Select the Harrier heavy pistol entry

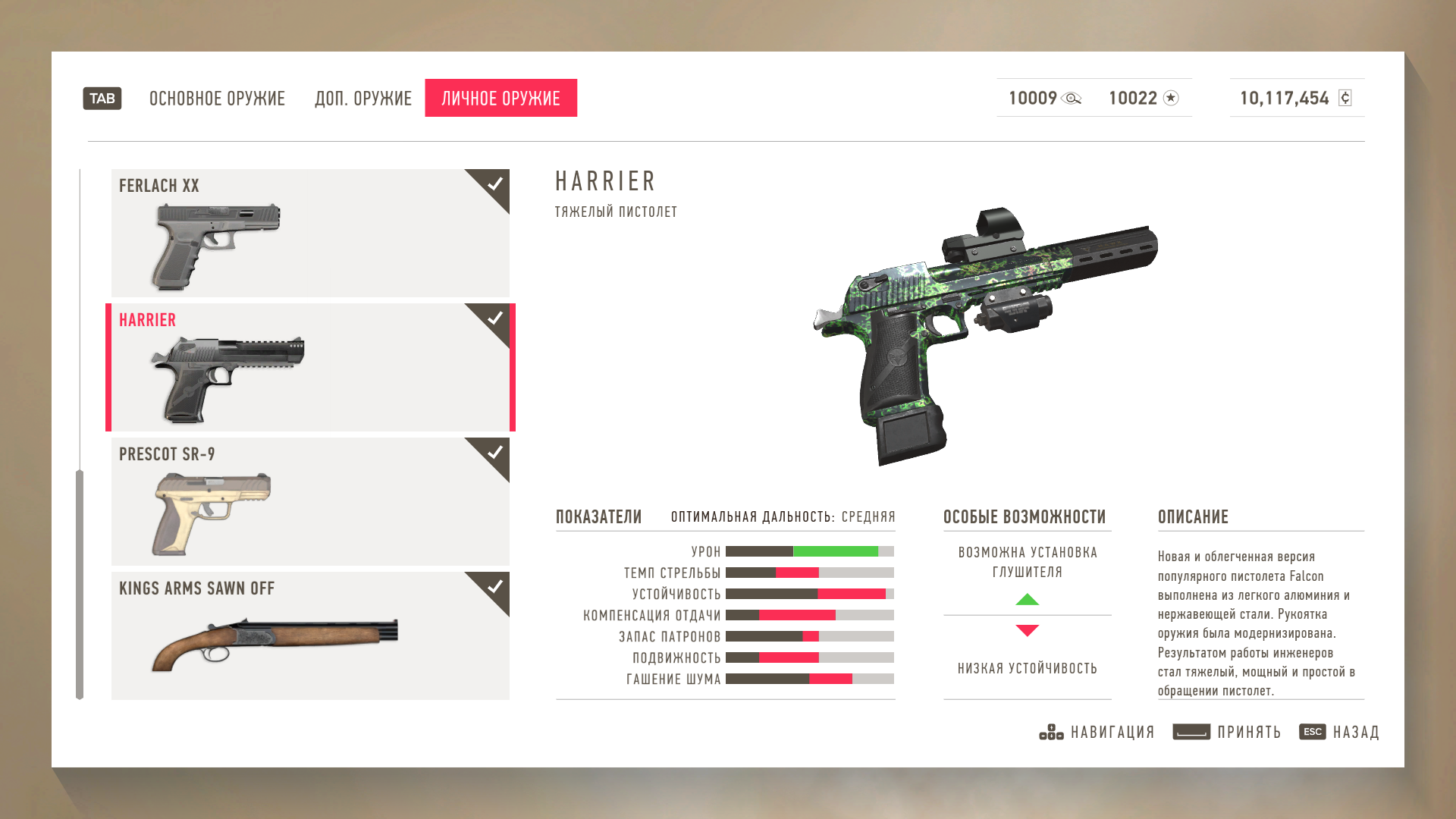310,367
